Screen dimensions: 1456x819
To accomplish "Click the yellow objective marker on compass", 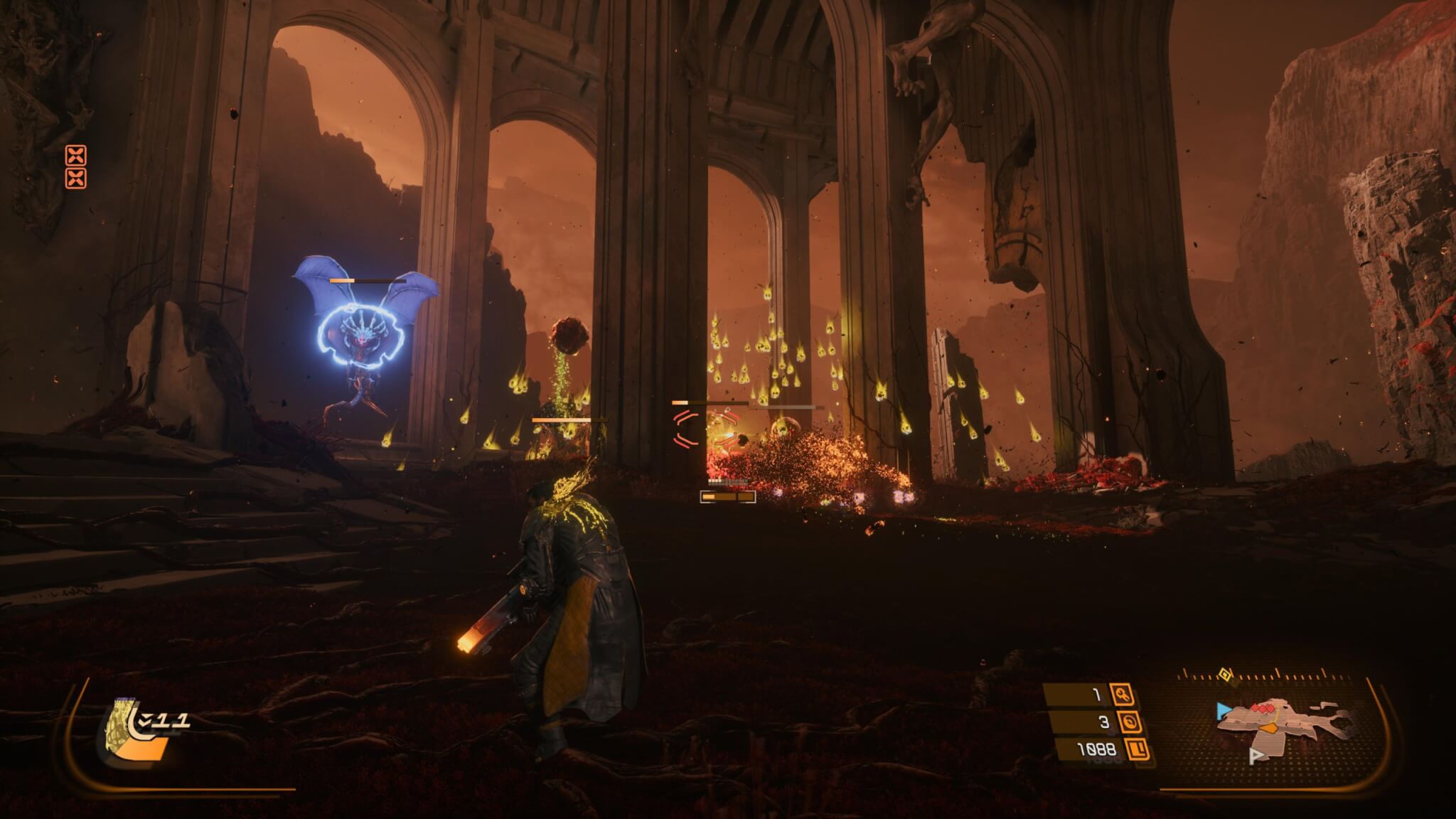I will [x=1224, y=675].
